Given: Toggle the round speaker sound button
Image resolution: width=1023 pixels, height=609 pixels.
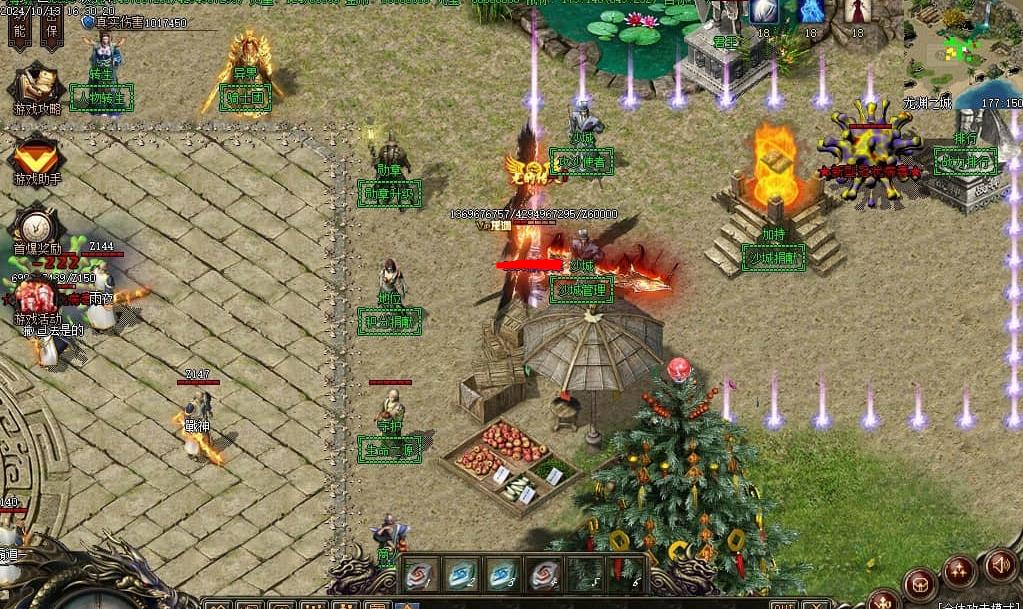Looking at the screenshot, I should 1000,566.
